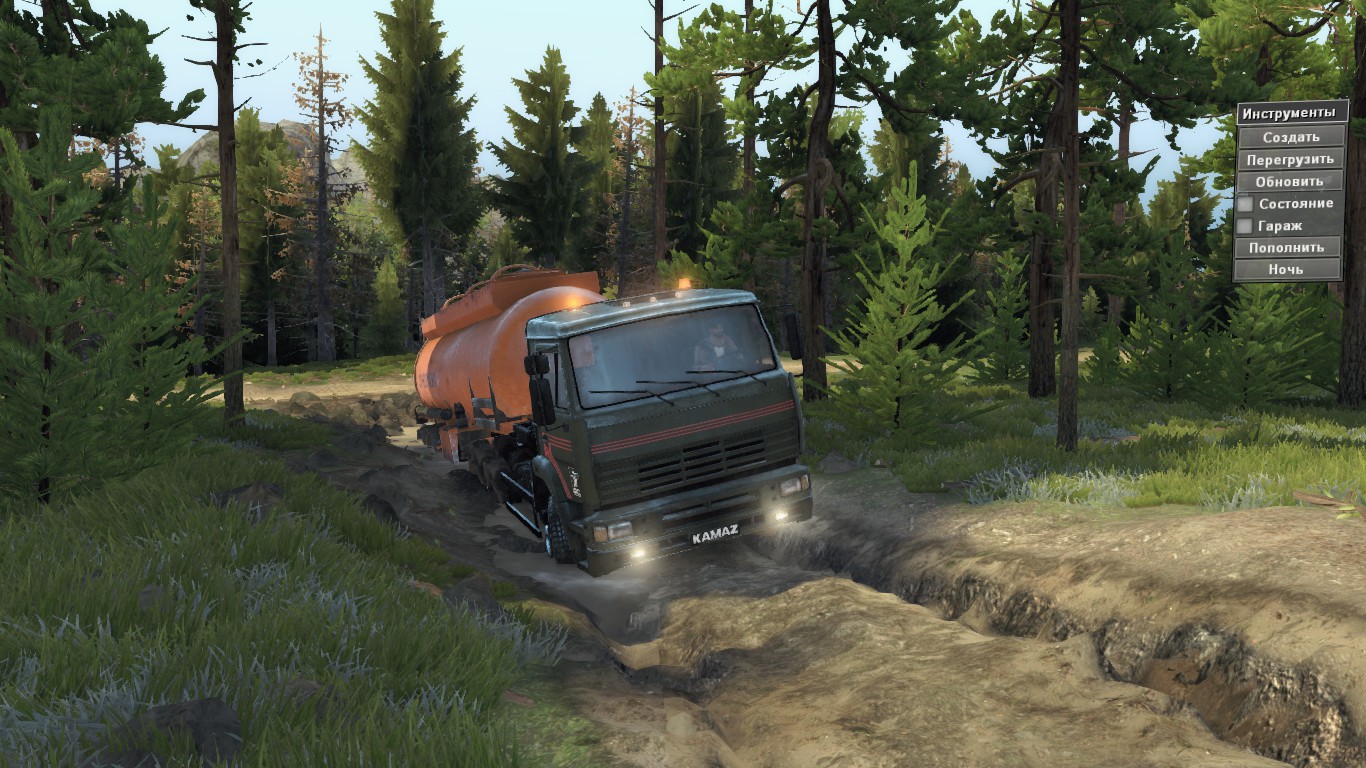
Task: Click the Создать button
Action: (1290, 137)
